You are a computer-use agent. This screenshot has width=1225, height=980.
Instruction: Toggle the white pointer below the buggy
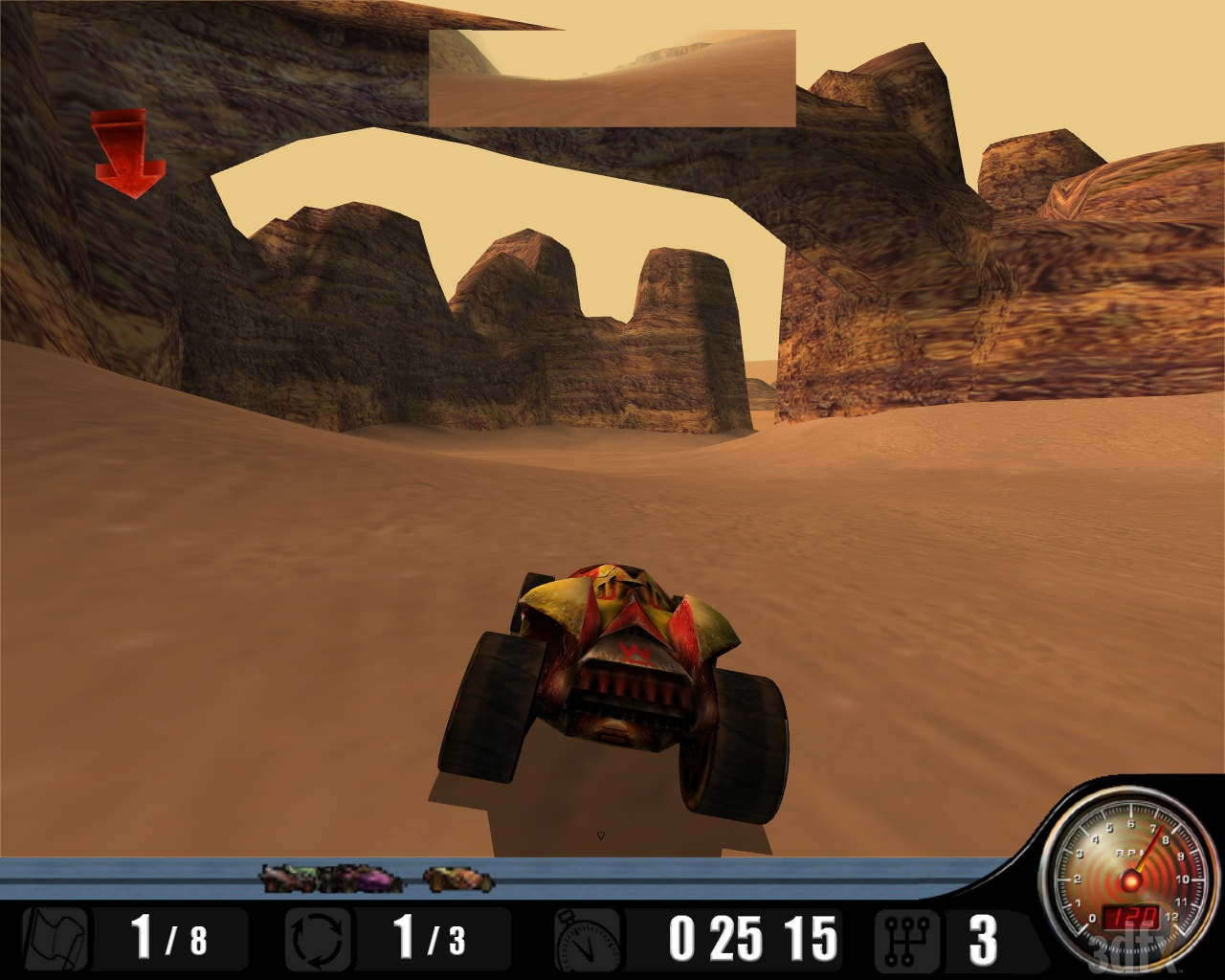pyautogui.click(x=601, y=834)
